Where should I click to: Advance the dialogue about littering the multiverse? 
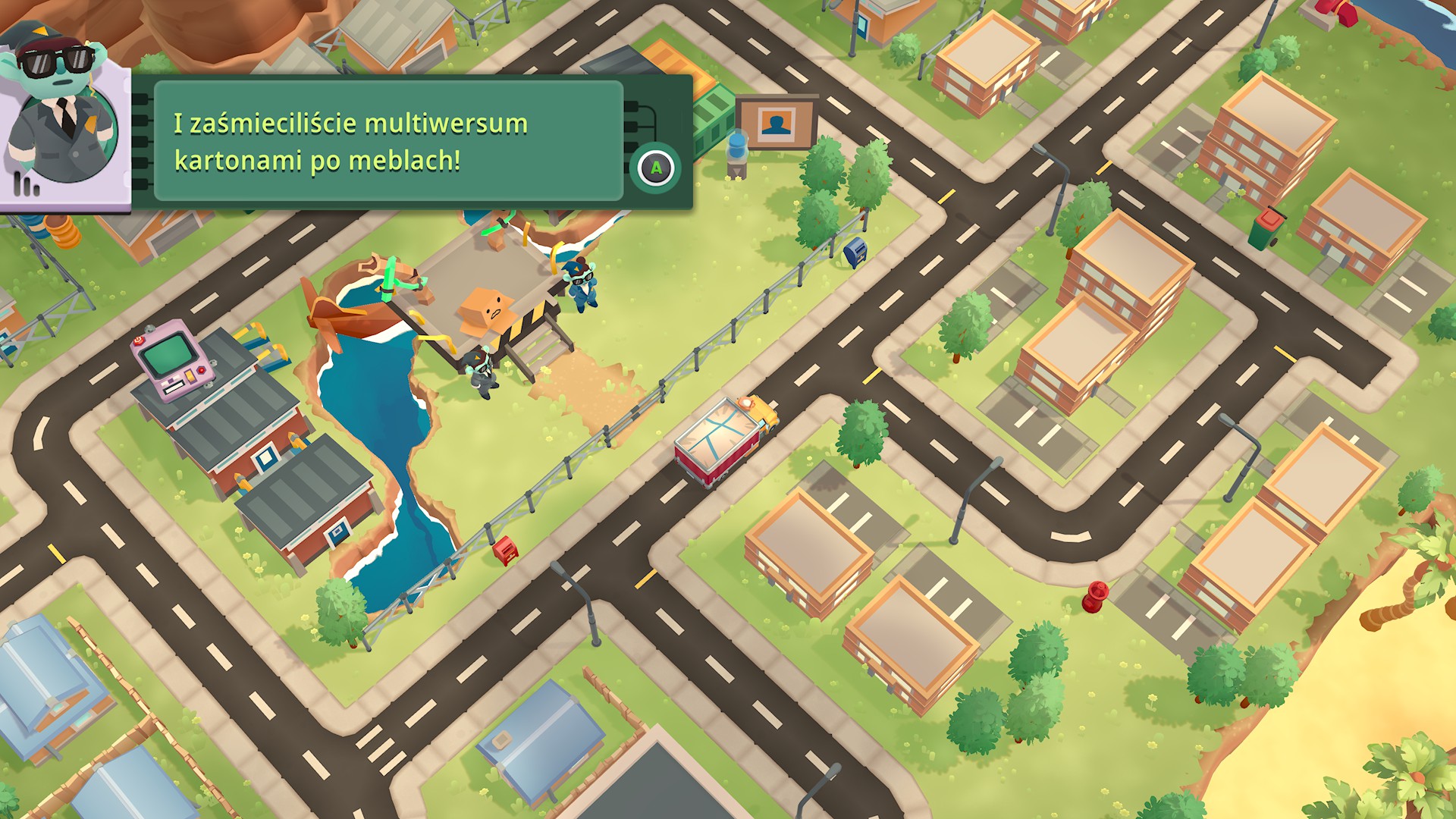pyautogui.click(x=656, y=168)
